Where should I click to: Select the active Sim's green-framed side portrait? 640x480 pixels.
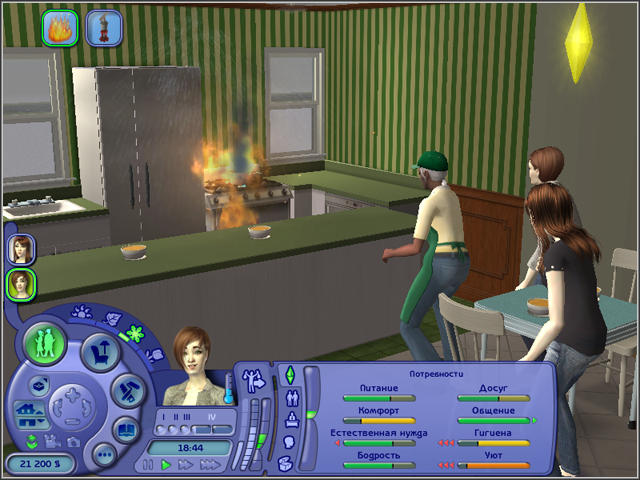tap(20, 284)
